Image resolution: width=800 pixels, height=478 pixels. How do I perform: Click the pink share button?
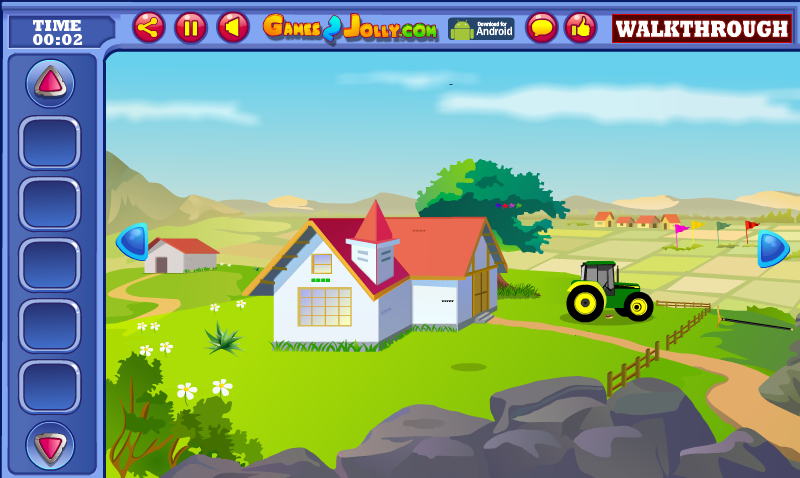(149, 27)
